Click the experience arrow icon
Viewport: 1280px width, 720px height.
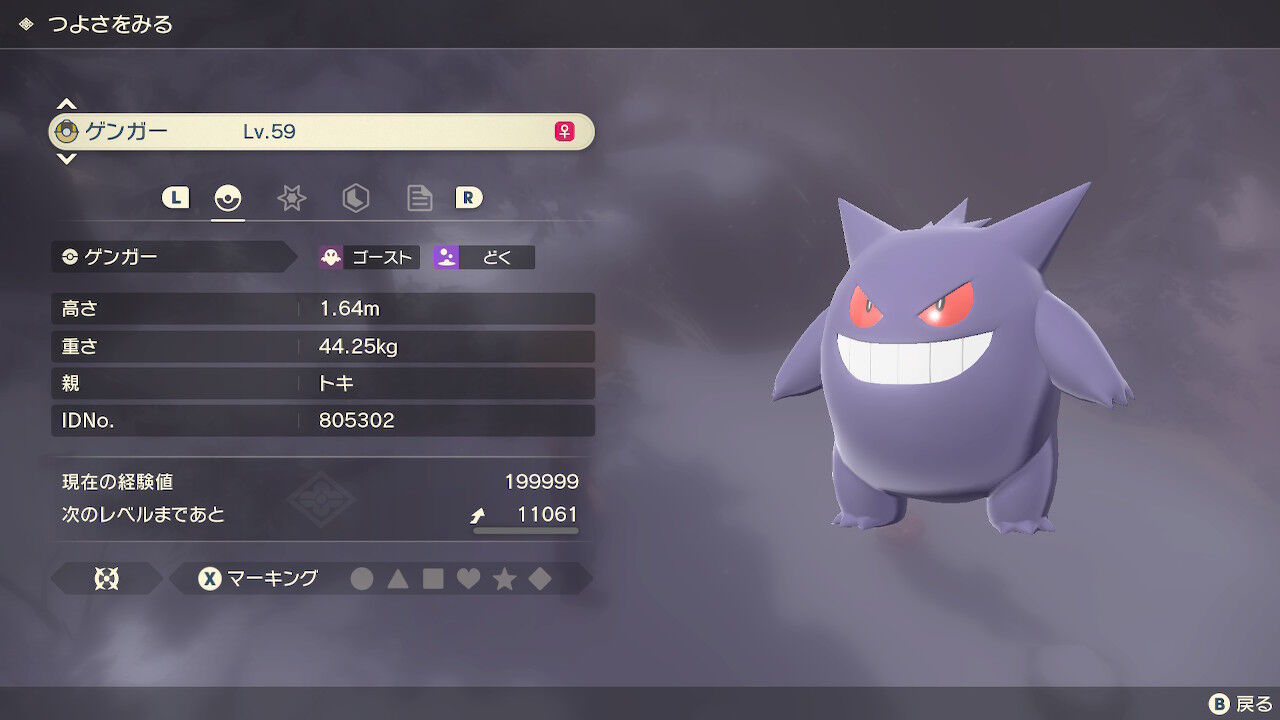(478, 514)
